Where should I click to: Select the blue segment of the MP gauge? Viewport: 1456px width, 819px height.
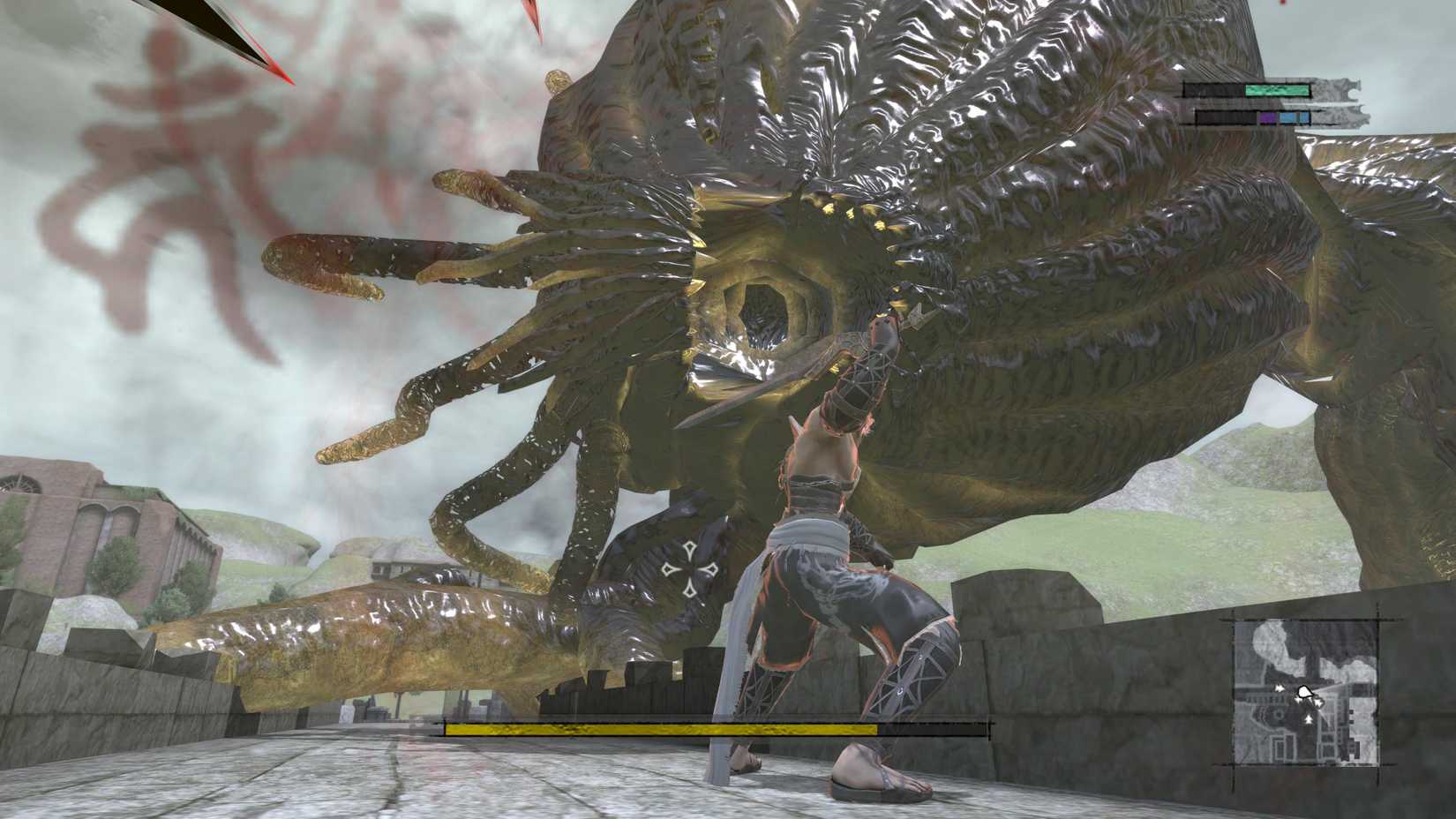[1287, 117]
